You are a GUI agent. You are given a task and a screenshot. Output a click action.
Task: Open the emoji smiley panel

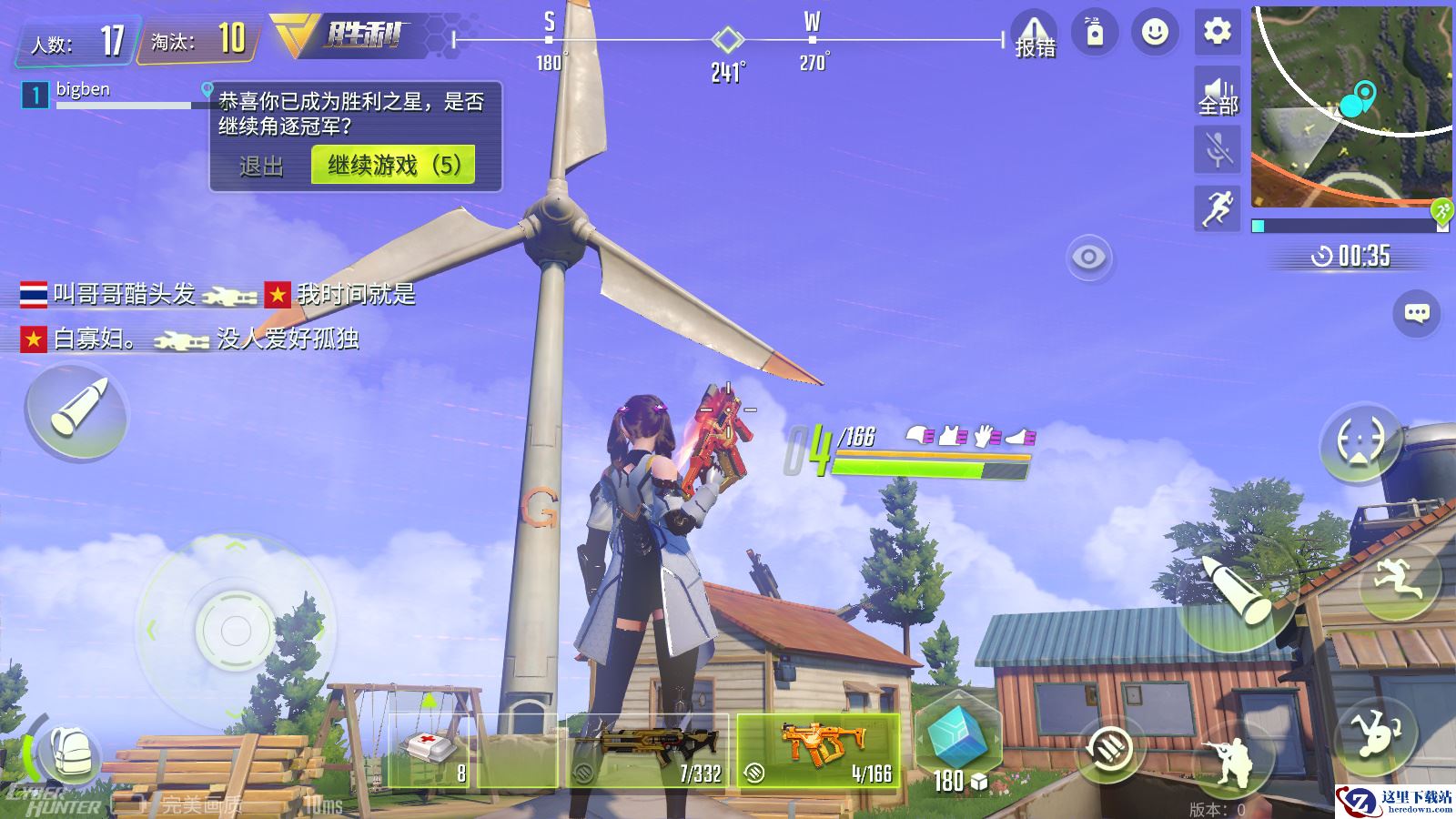(x=1155, y=33)
